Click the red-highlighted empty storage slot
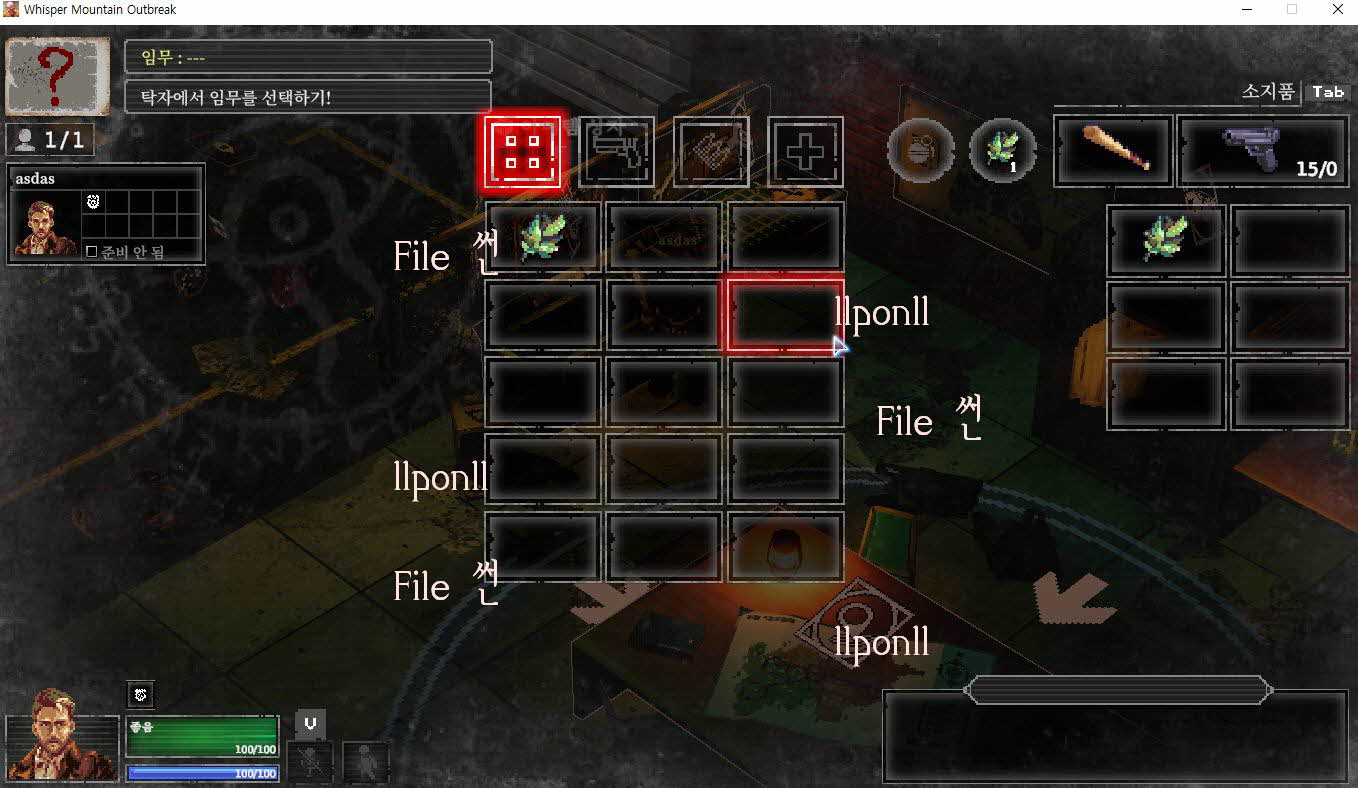 tap(785, 315)
